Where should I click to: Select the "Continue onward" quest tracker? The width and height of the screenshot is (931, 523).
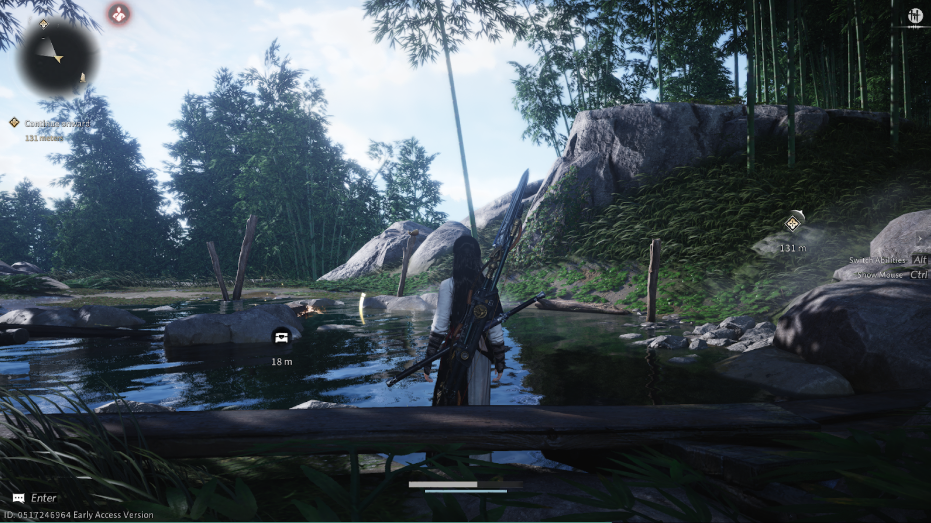pos(56,123)
